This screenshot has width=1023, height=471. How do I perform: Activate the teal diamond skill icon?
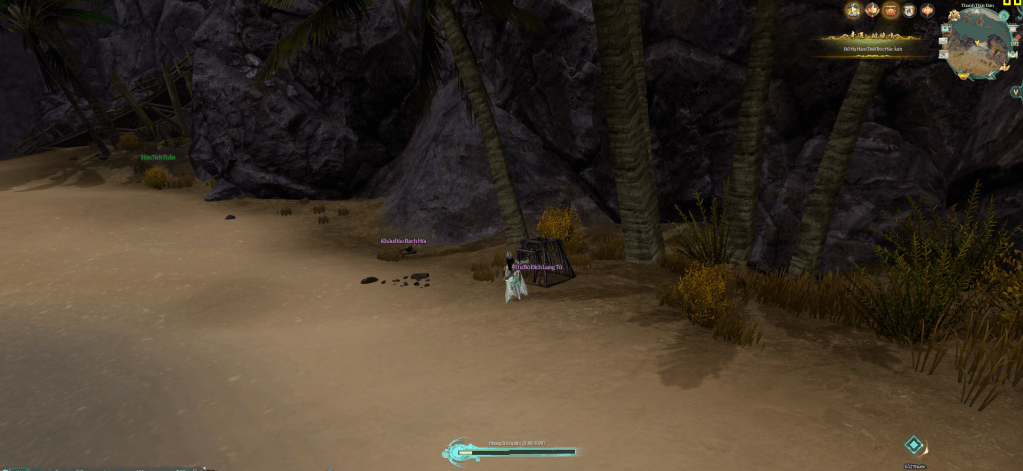pos(913,445)
